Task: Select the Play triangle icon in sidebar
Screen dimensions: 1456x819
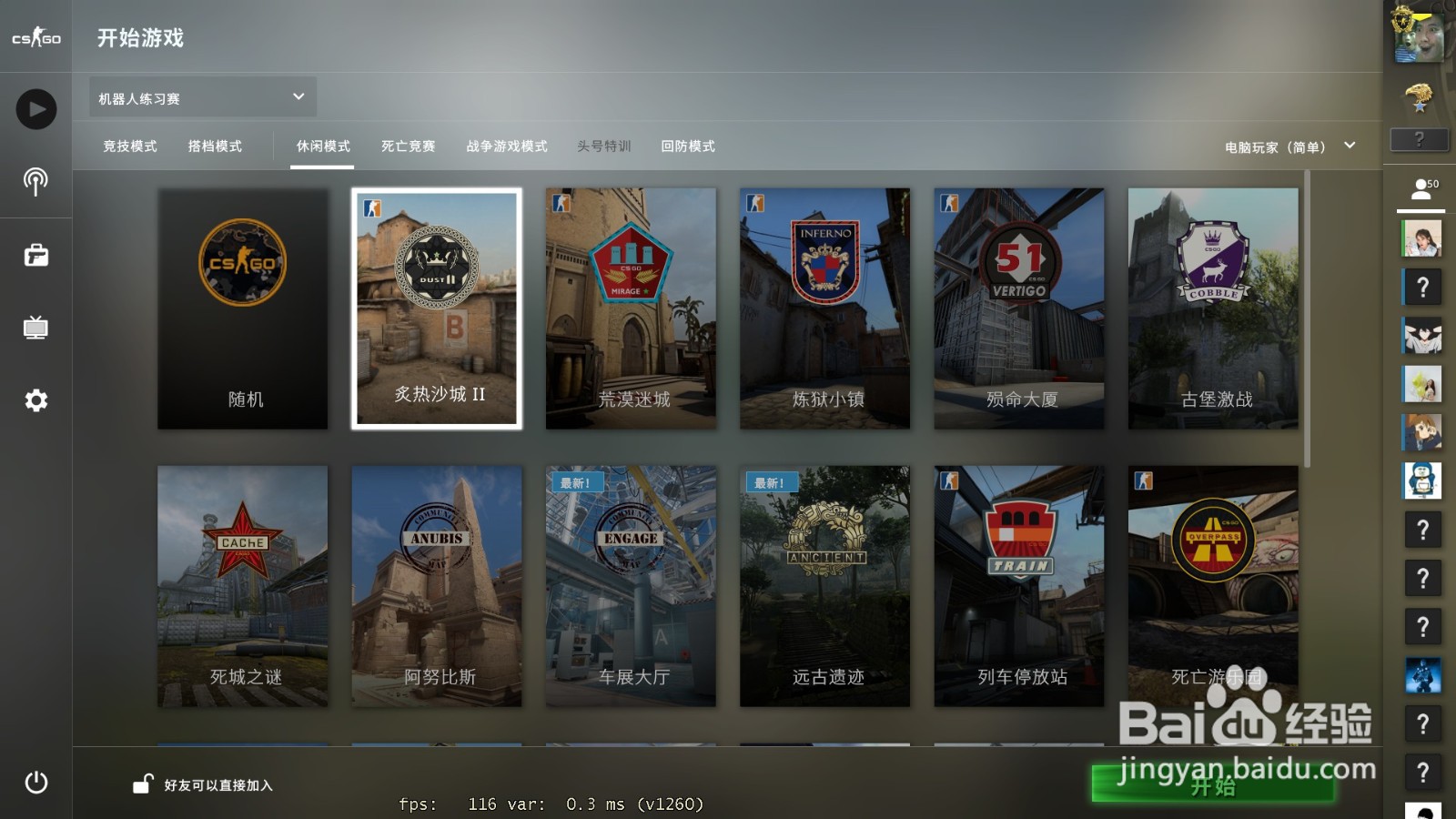Action: tap(35, 108)
